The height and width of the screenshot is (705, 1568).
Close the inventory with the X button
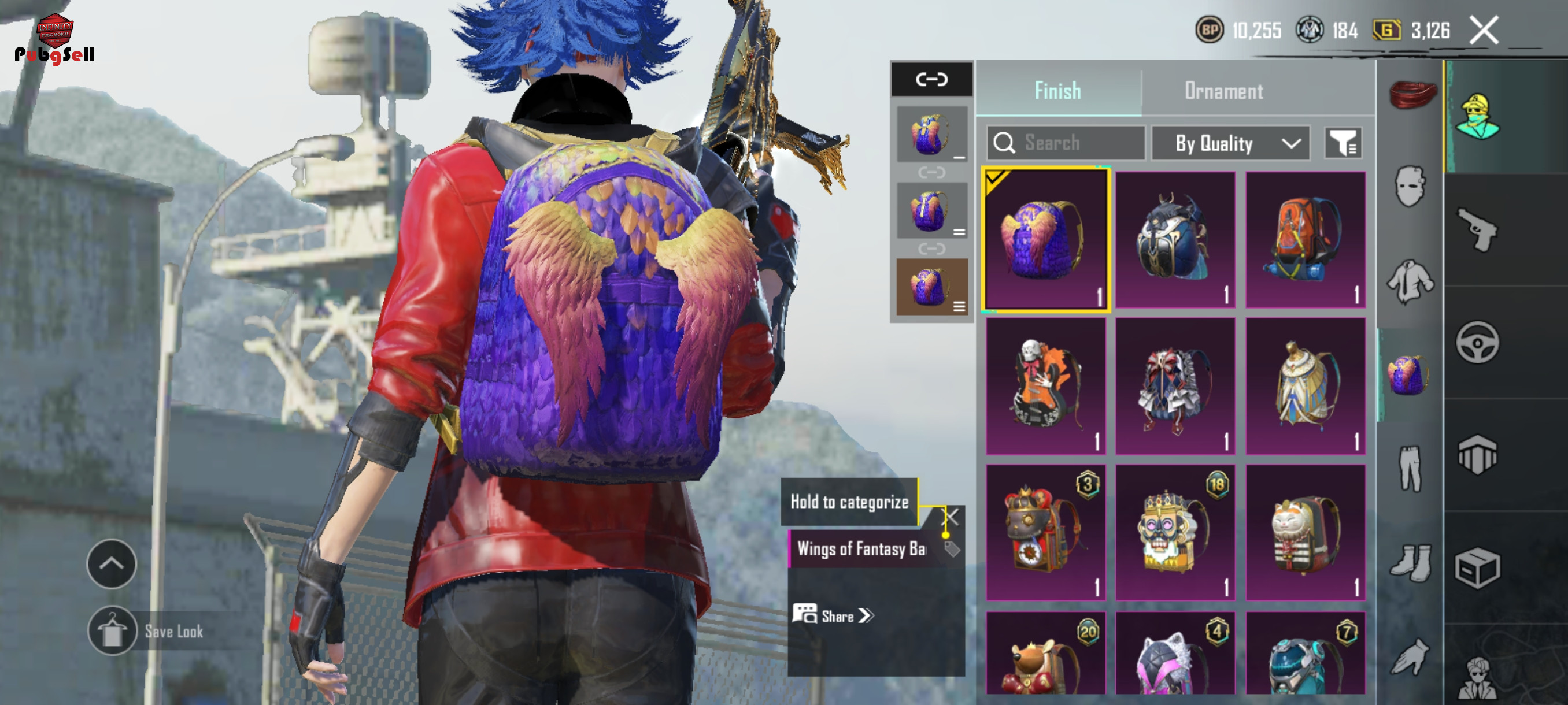(x=1484, y=31)
